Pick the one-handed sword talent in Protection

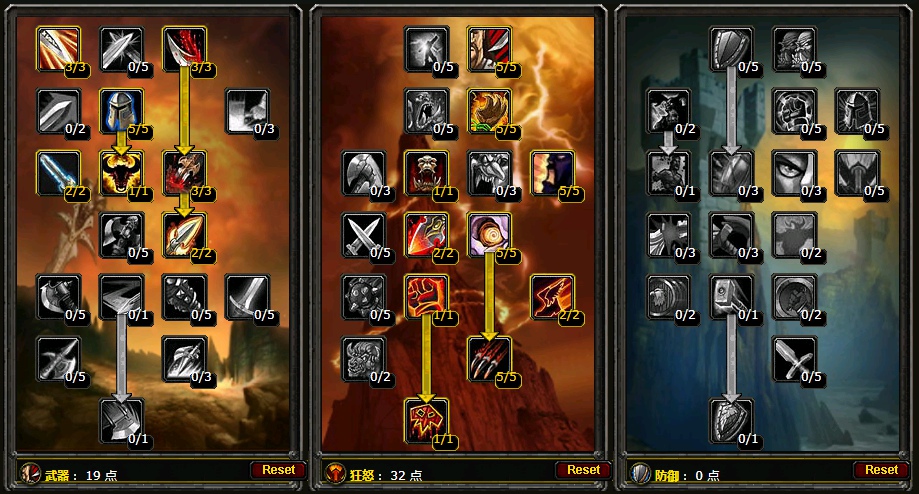pos(794,359)
